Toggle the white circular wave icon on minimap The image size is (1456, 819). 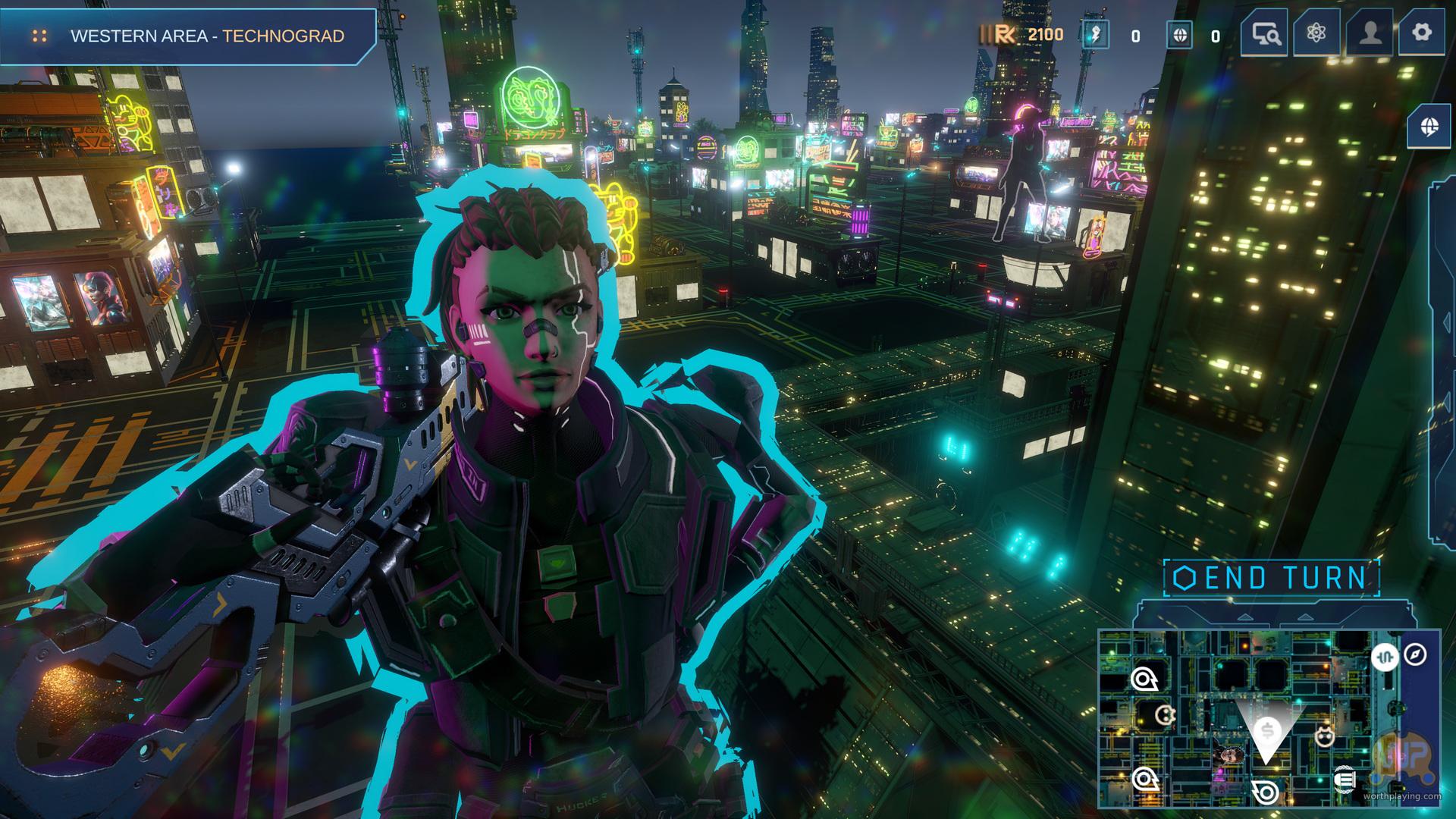point(1385,656)
